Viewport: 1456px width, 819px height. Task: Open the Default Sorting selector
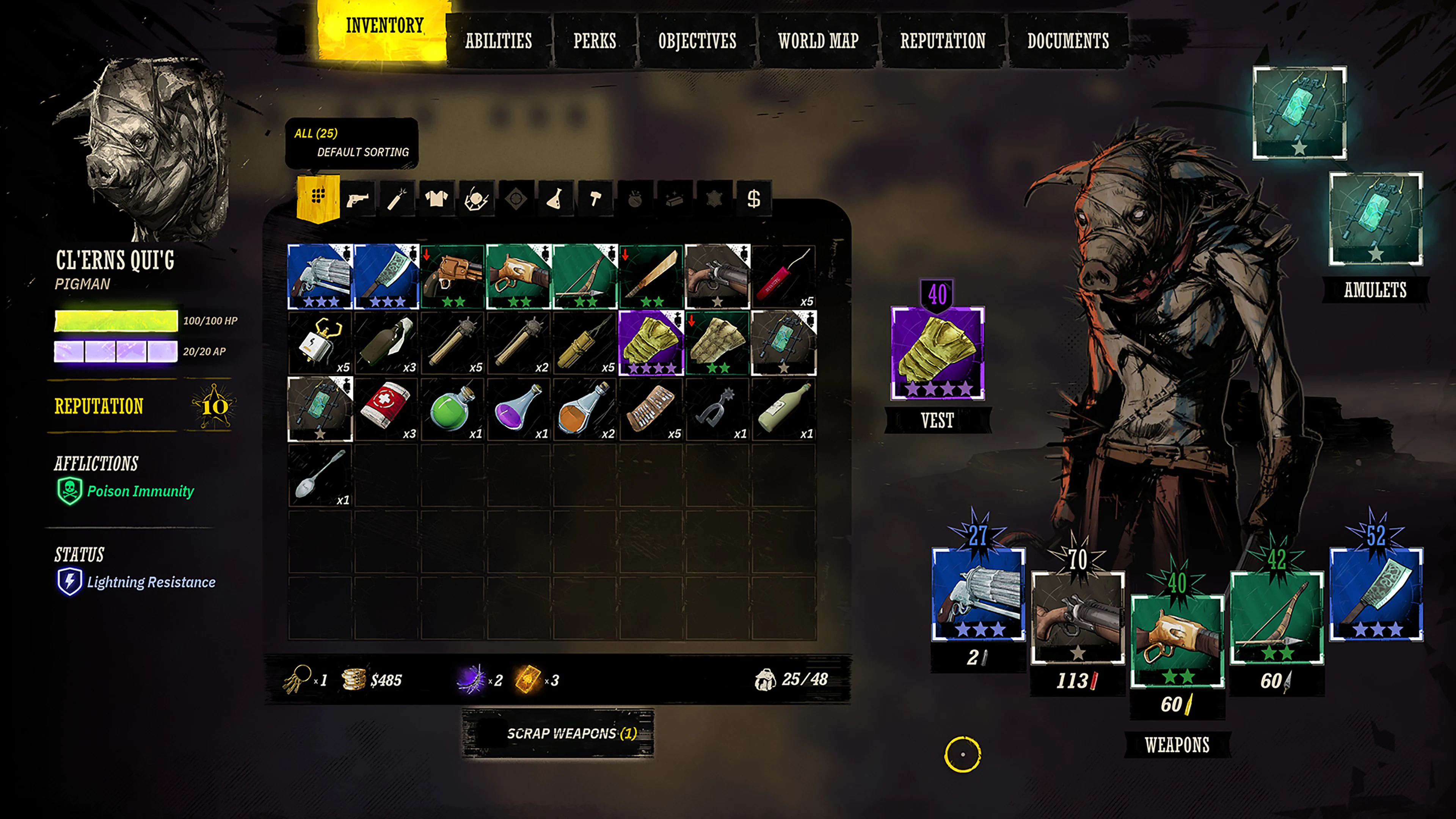pos(363,152)
